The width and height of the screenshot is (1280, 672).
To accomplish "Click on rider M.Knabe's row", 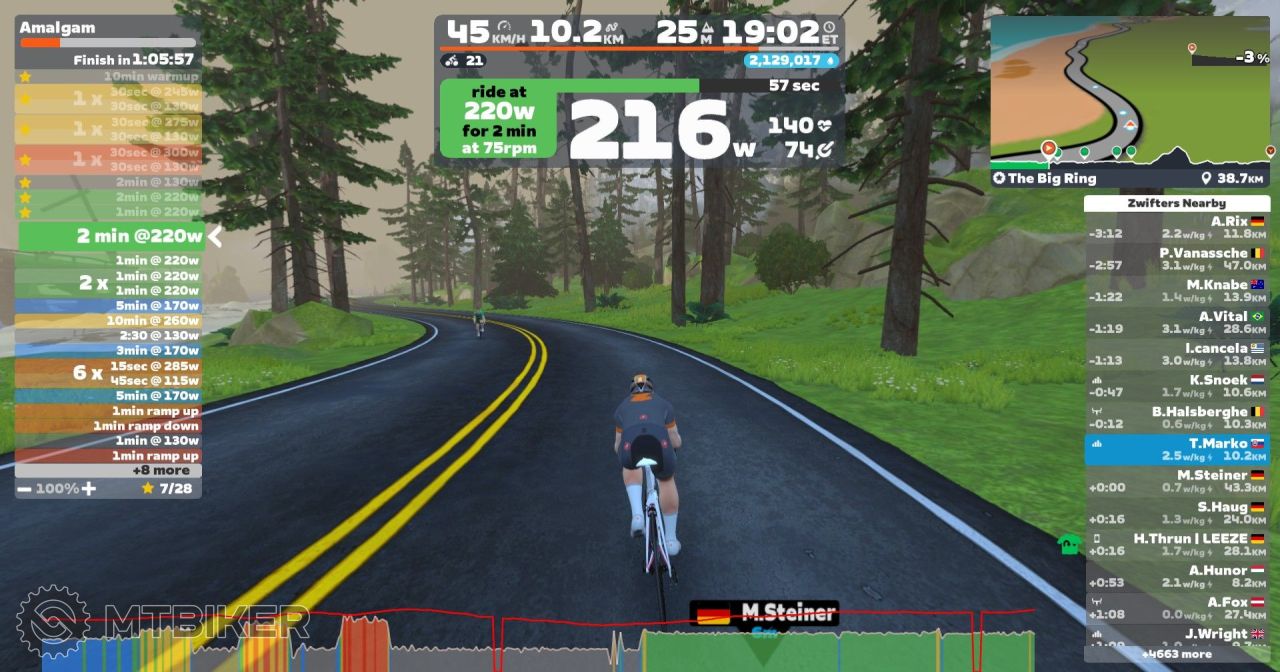I will [x=1176, y=291].
